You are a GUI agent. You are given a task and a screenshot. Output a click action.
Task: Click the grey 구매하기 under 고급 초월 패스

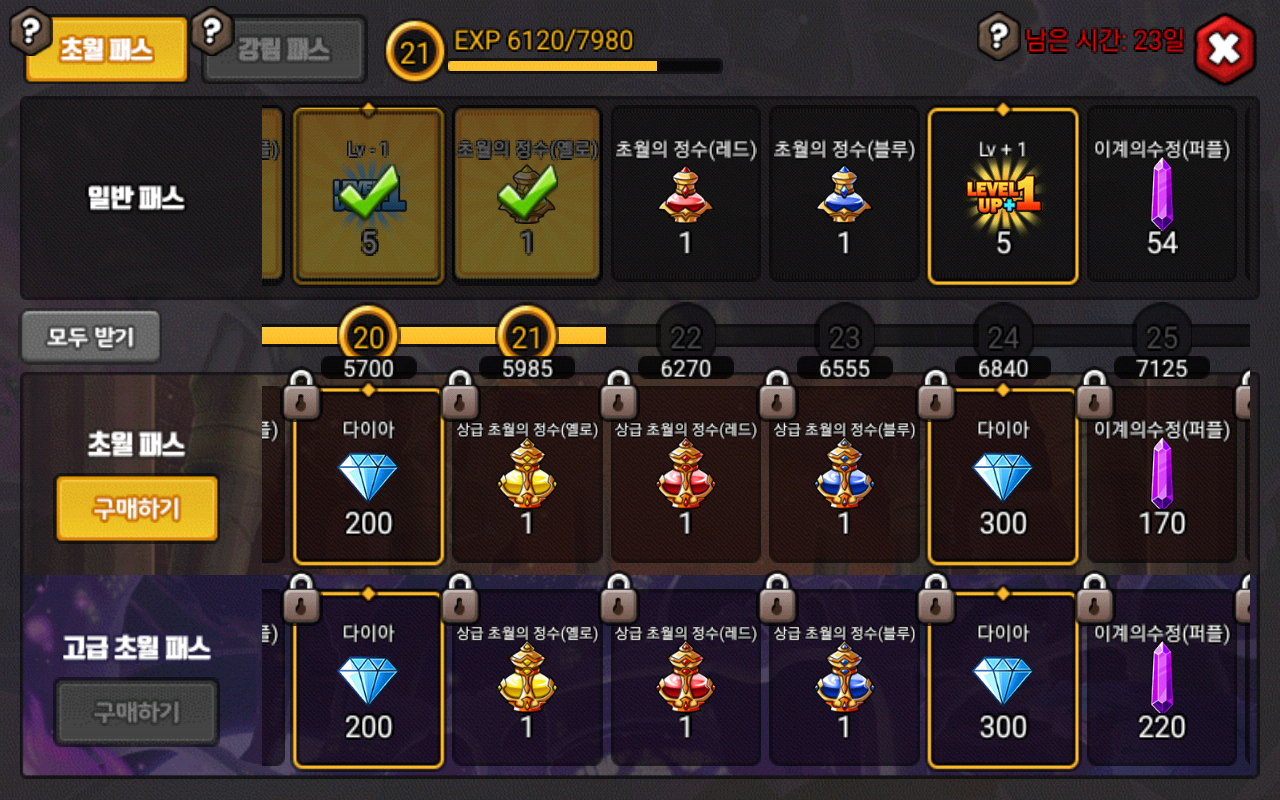(x=137, y=712)
